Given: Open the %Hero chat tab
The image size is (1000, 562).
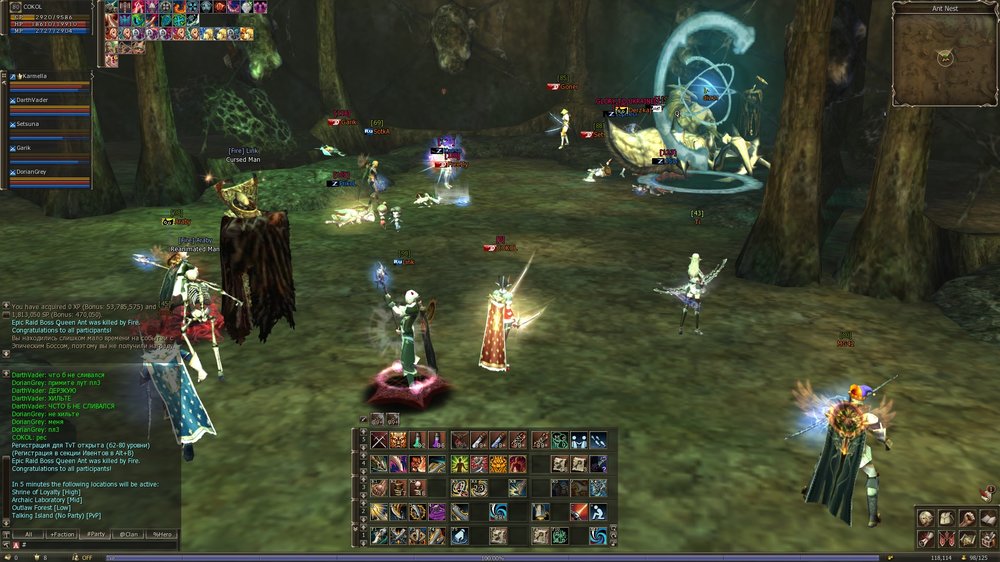Looking at the screenshot, I should click(161, 534).
